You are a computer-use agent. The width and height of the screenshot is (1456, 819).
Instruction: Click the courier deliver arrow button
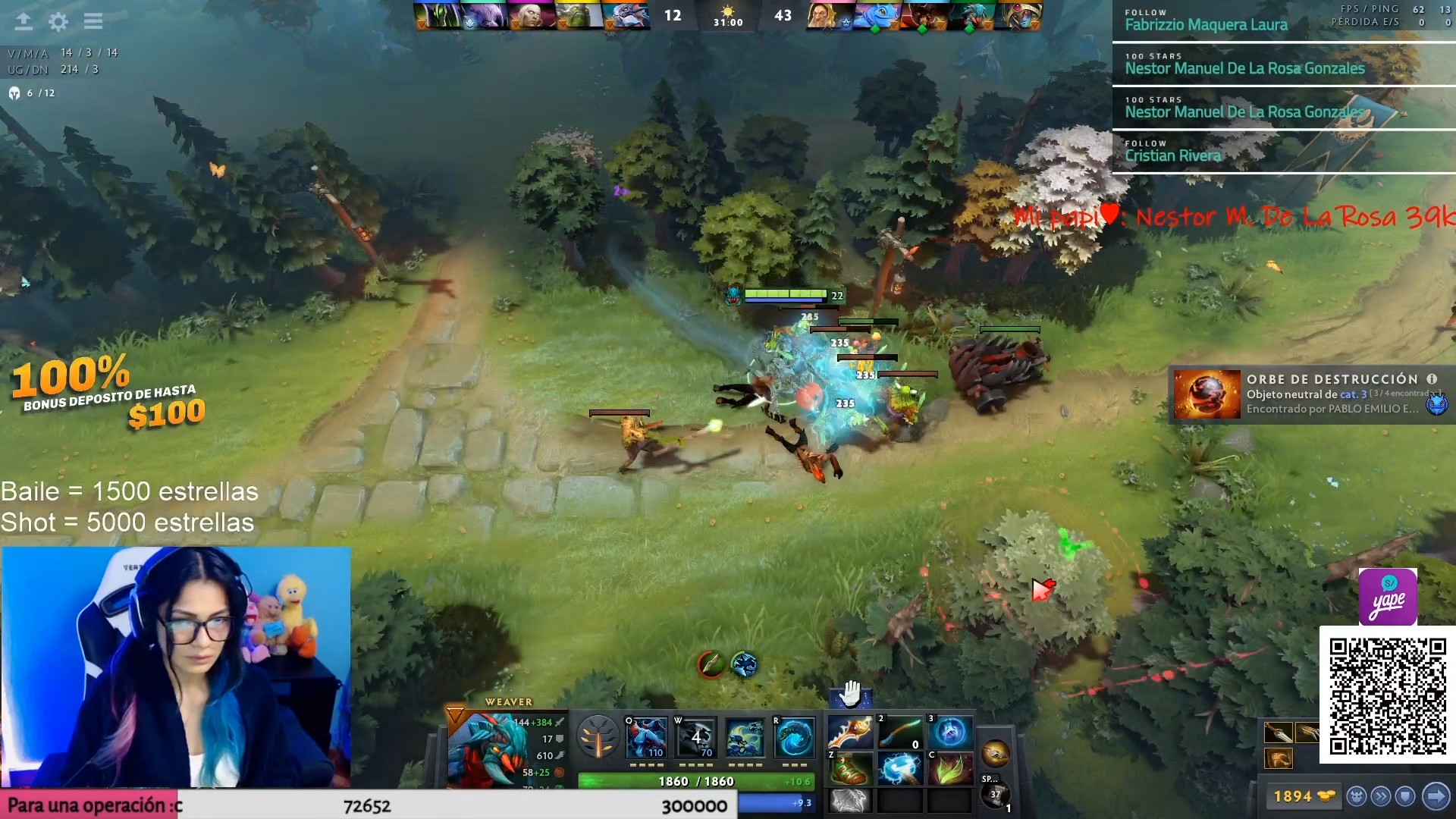[x=1436, y=796]
